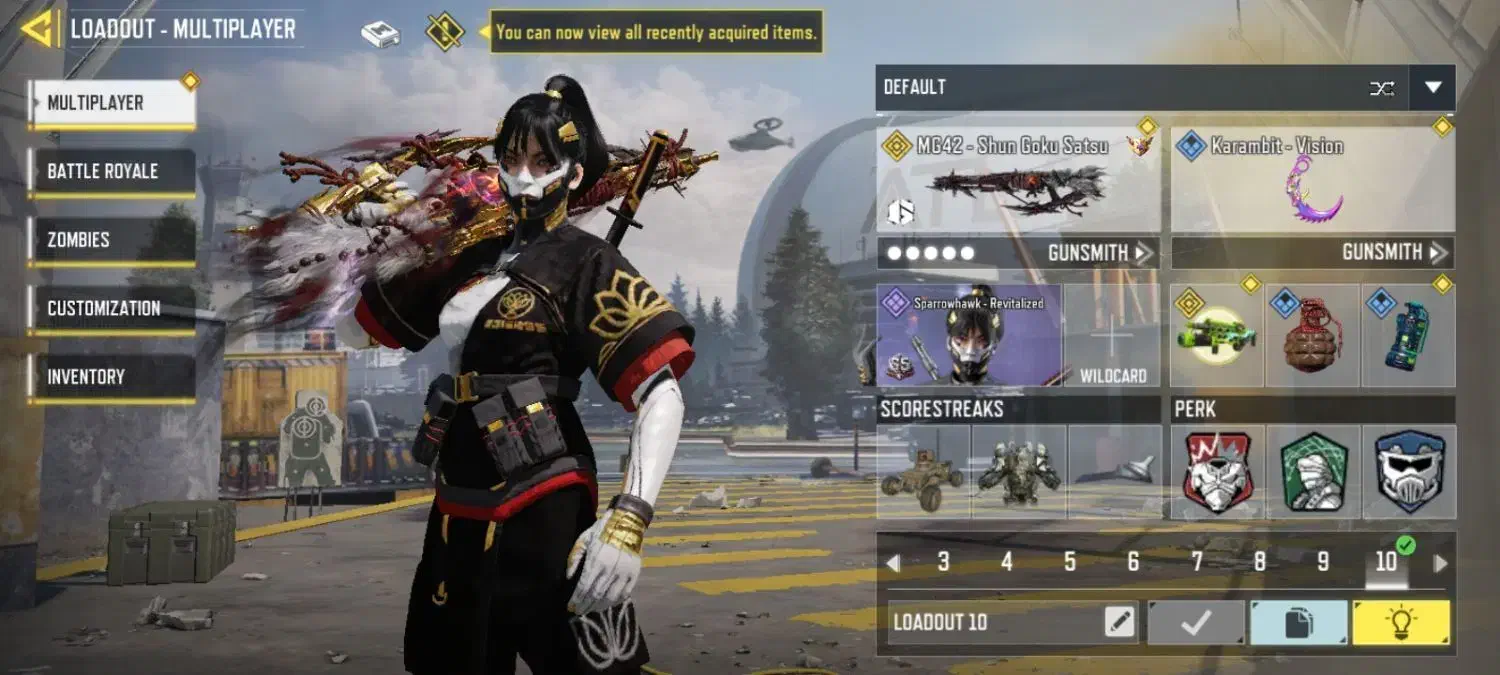
Task: Switch to loadout number 7
Action: pyautogui.click(x=1196, y=562)
